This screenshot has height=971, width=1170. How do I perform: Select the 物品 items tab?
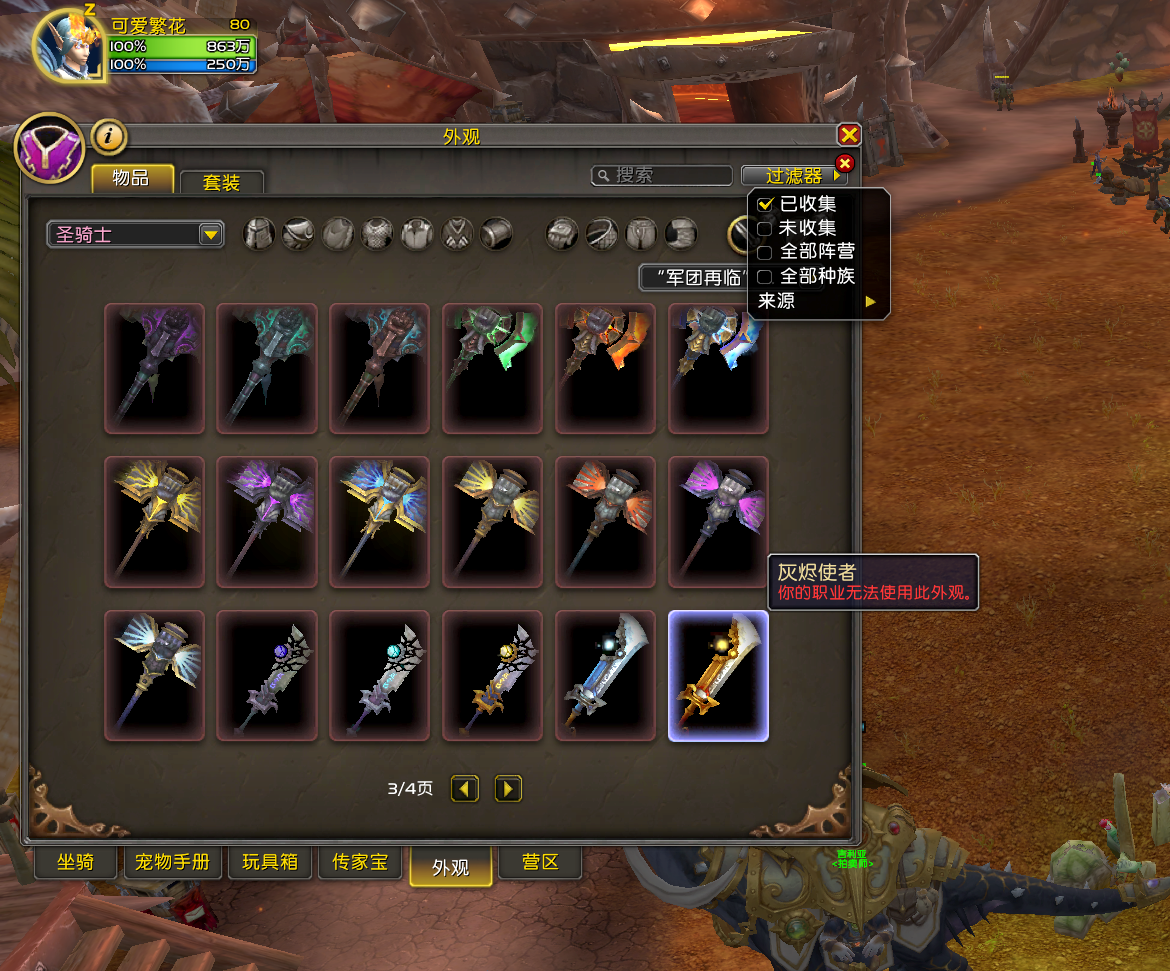132,179
